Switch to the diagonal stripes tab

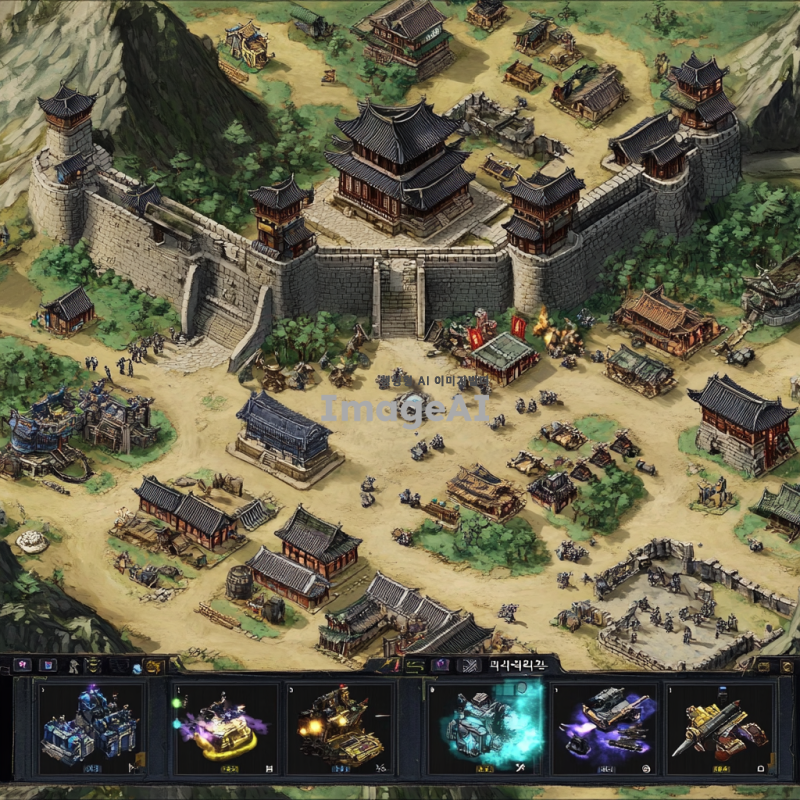tap(468, 664)
